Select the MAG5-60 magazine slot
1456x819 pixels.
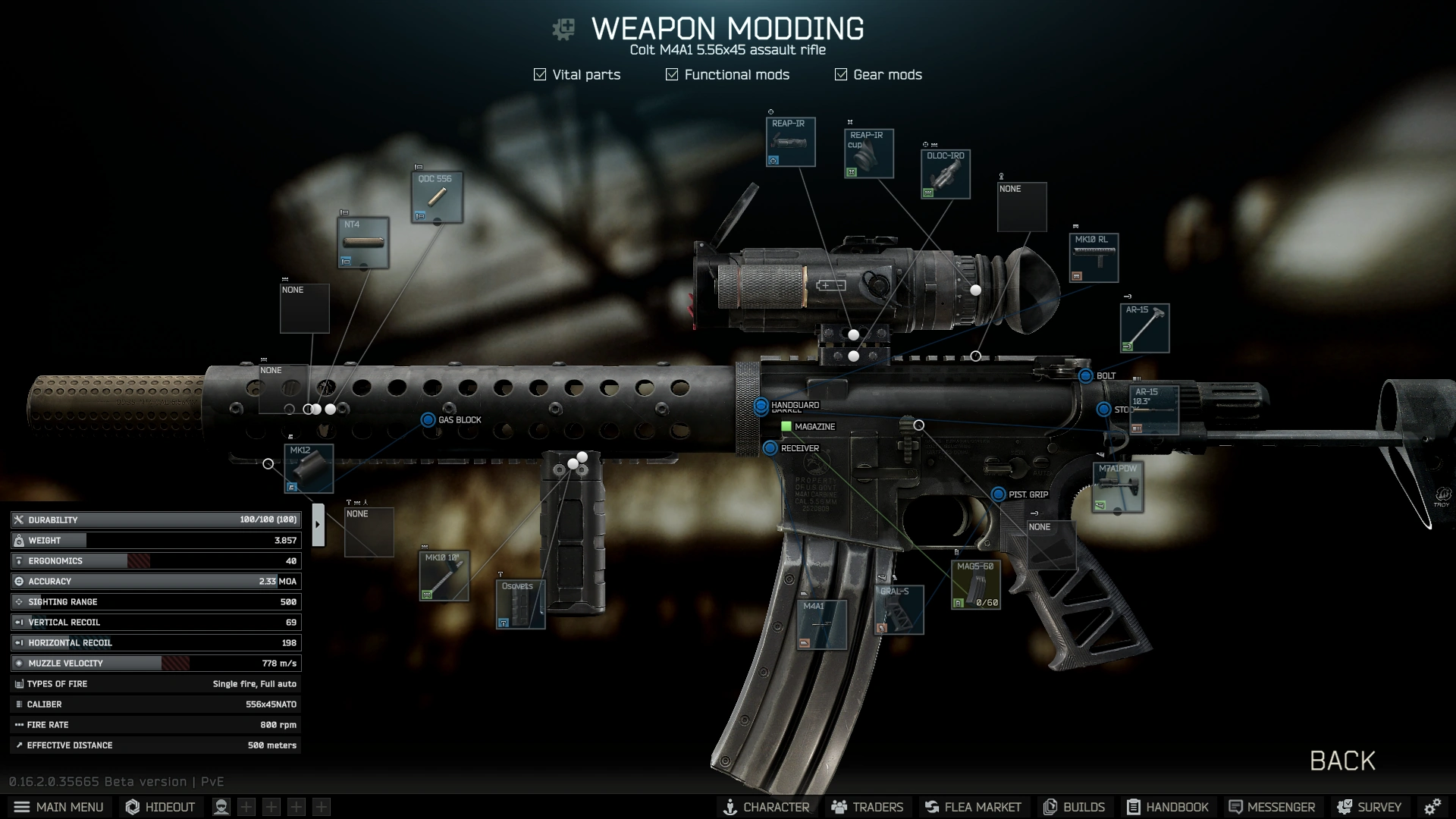coord(975,585)
